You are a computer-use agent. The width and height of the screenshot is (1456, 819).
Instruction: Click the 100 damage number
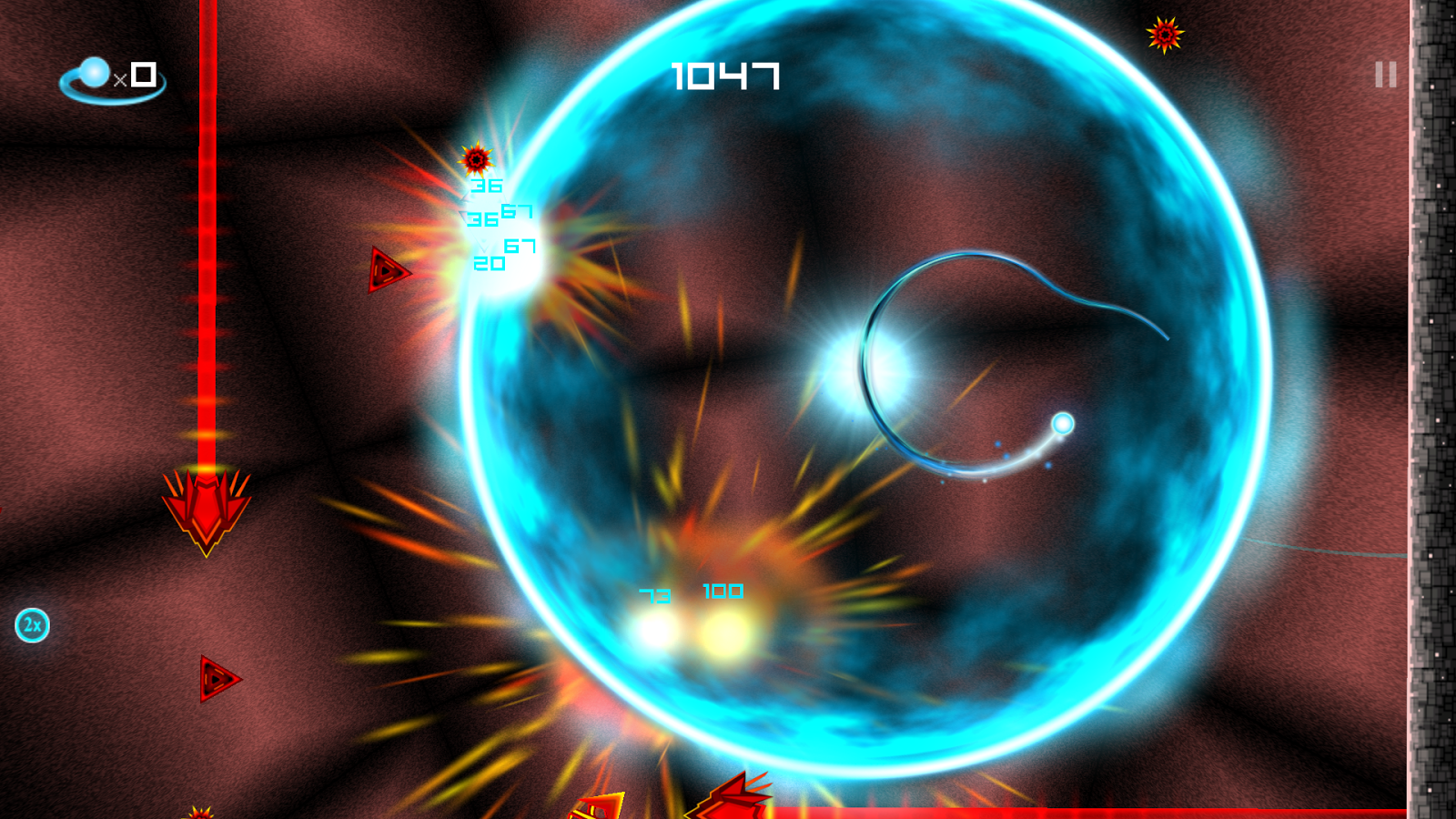click(722, 591)
